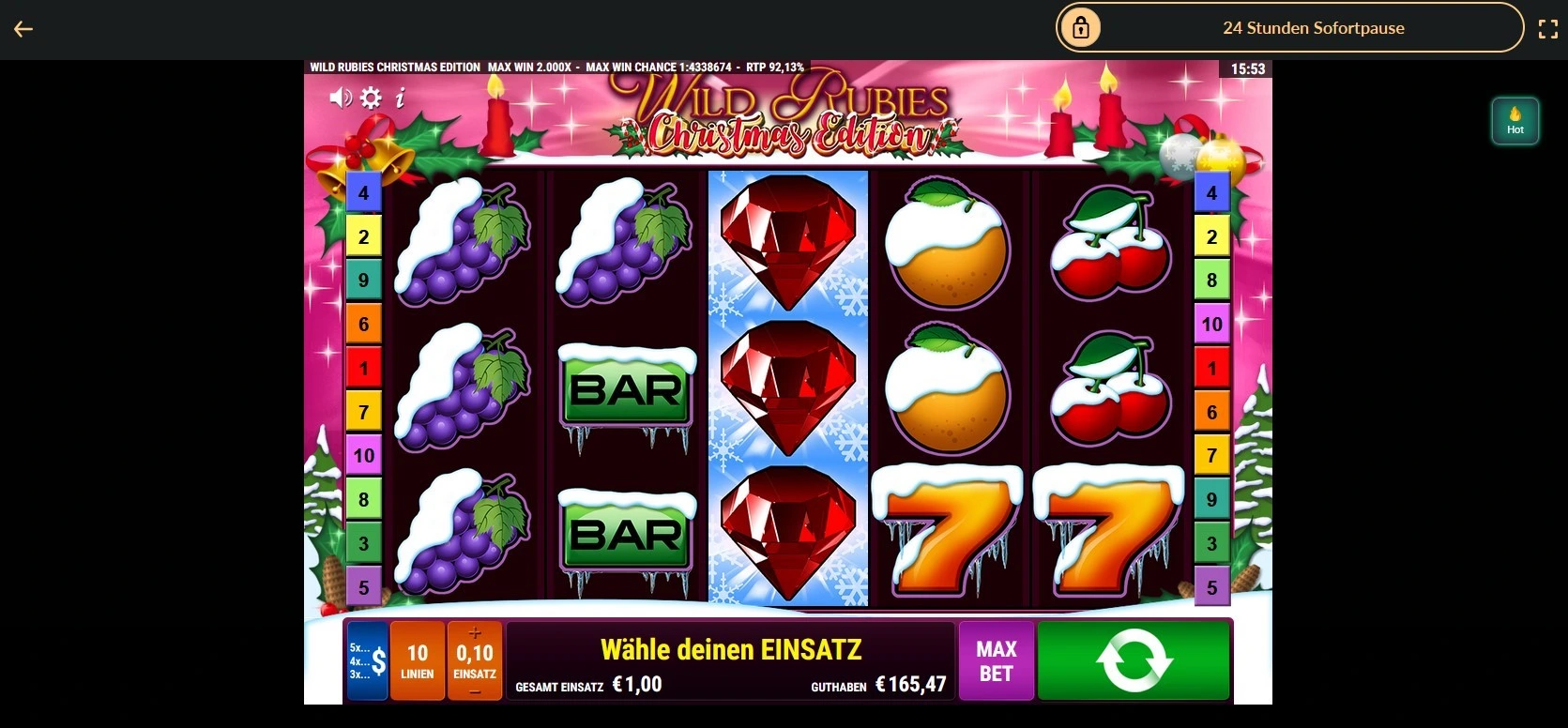The width and height of the screenshot is (1568, 728).
Task: Select the back arrow at top left
Action: pos(23,28)
